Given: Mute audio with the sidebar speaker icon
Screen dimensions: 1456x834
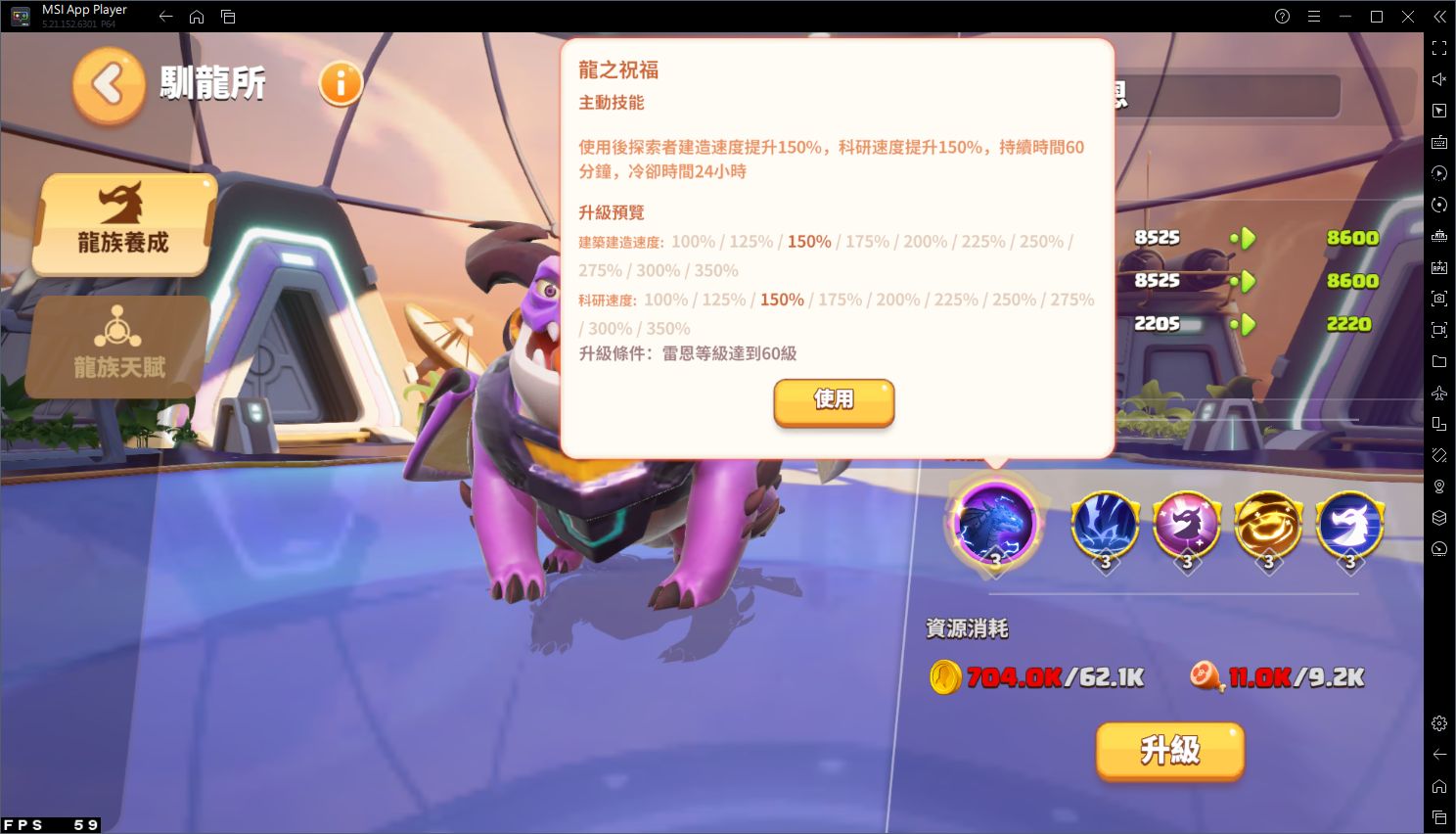Looking at the screenshot, I should pyautogui.click(x=1438, y=78).
